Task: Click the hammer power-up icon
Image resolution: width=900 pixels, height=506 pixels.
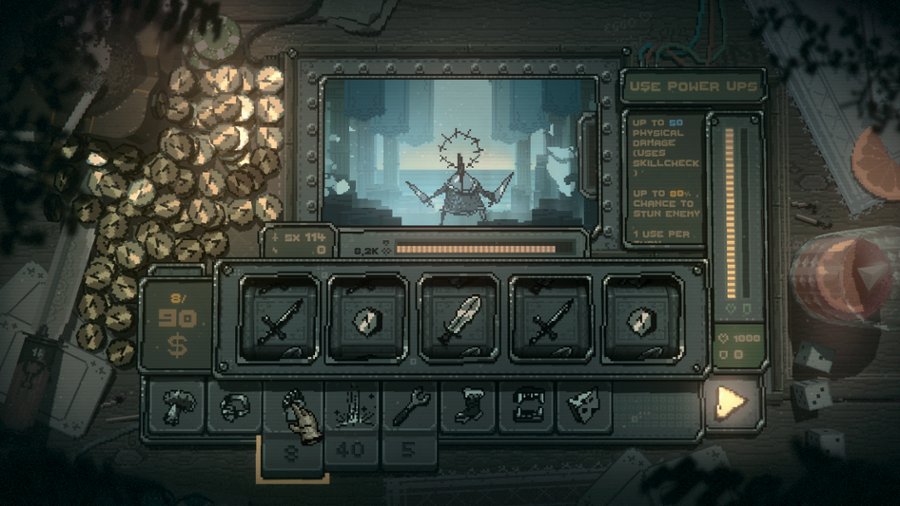Action: 177,406
